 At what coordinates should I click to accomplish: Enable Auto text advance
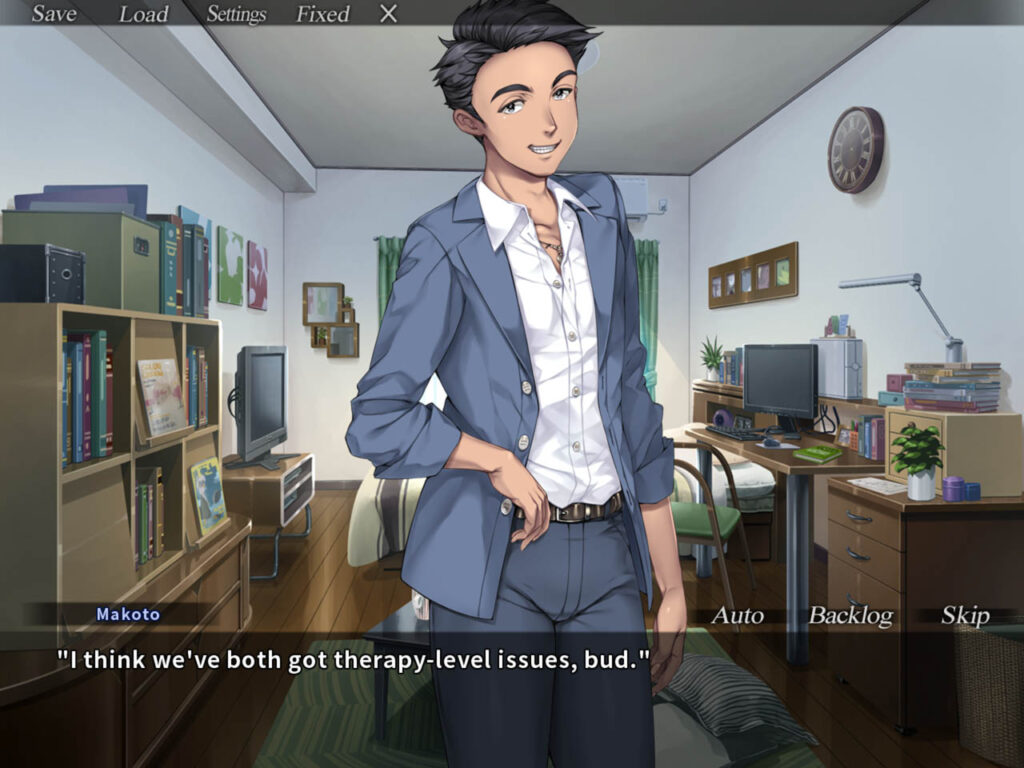(x=737, y=616)
